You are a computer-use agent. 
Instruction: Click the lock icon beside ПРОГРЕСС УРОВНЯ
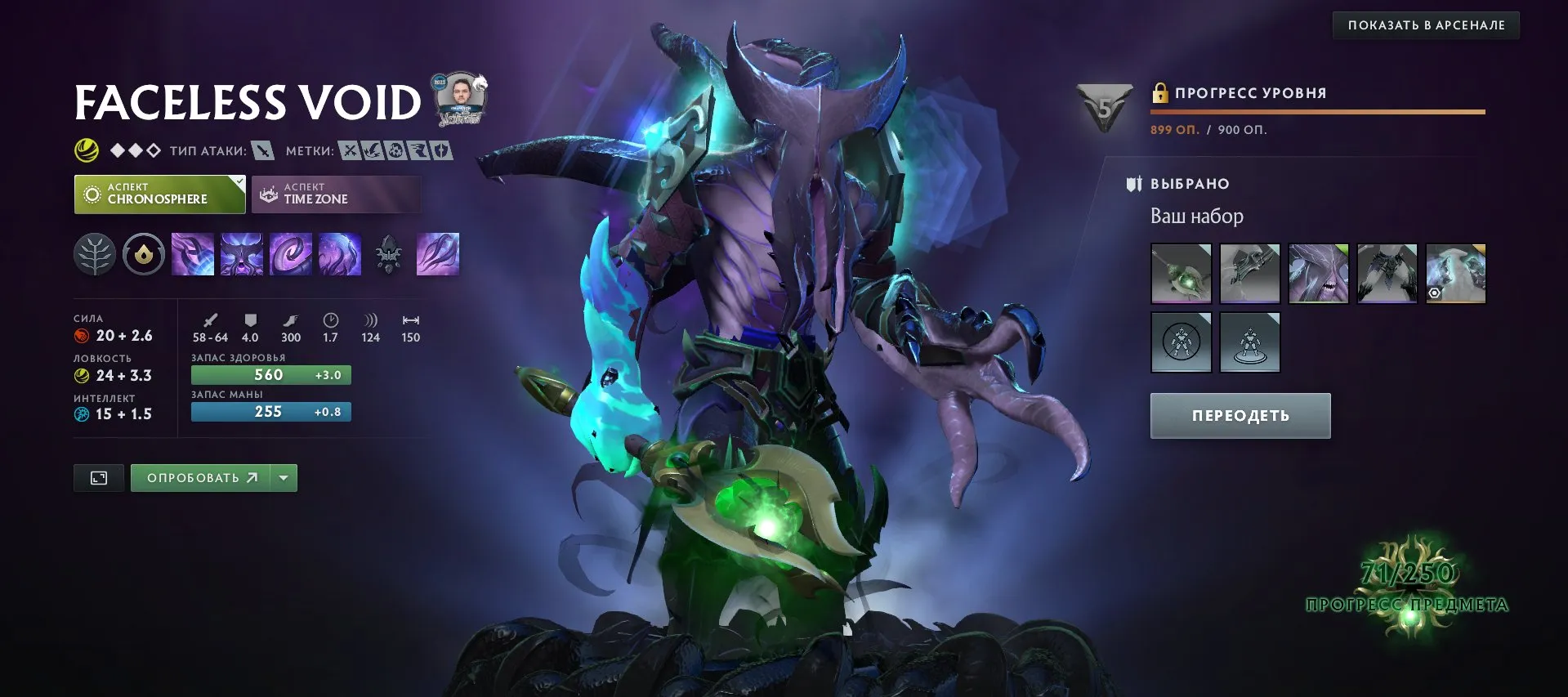[1159, 92]
